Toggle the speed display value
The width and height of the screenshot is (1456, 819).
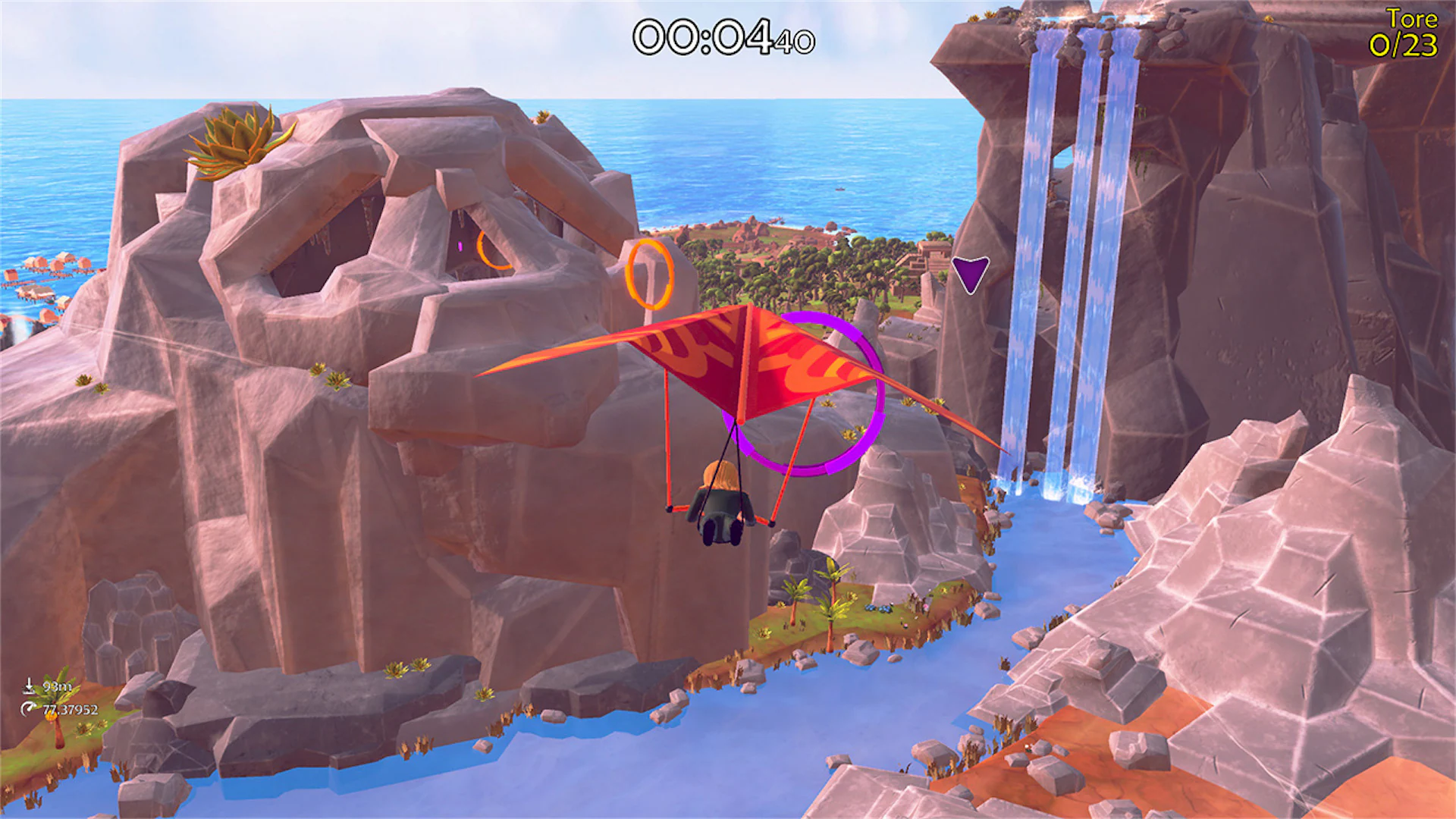(70, 708)
